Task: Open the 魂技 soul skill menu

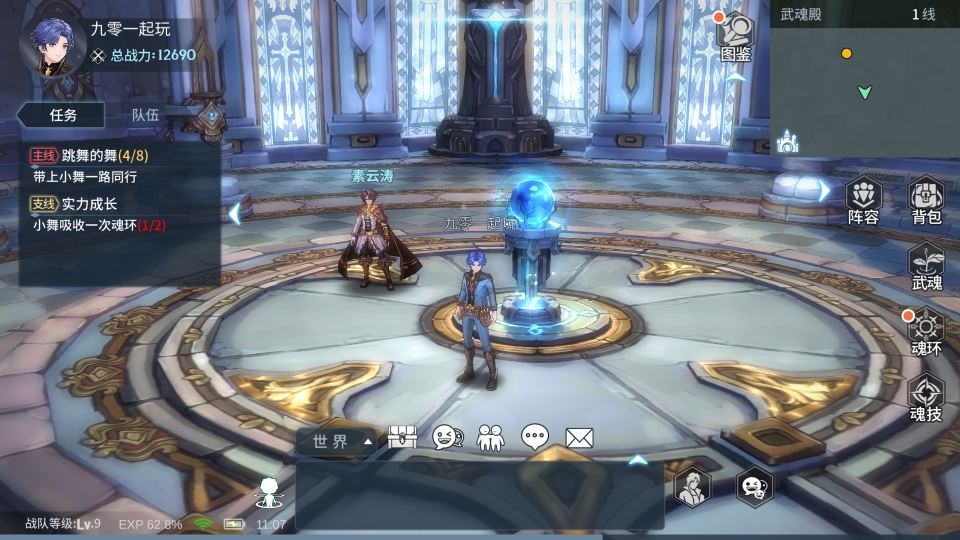Action: coord(926,397)
